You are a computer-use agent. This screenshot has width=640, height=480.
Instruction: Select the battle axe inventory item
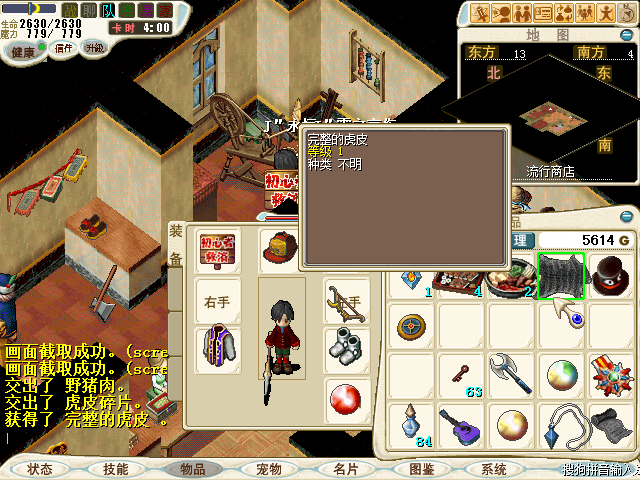pyautogui.click(x=511, y=374)
